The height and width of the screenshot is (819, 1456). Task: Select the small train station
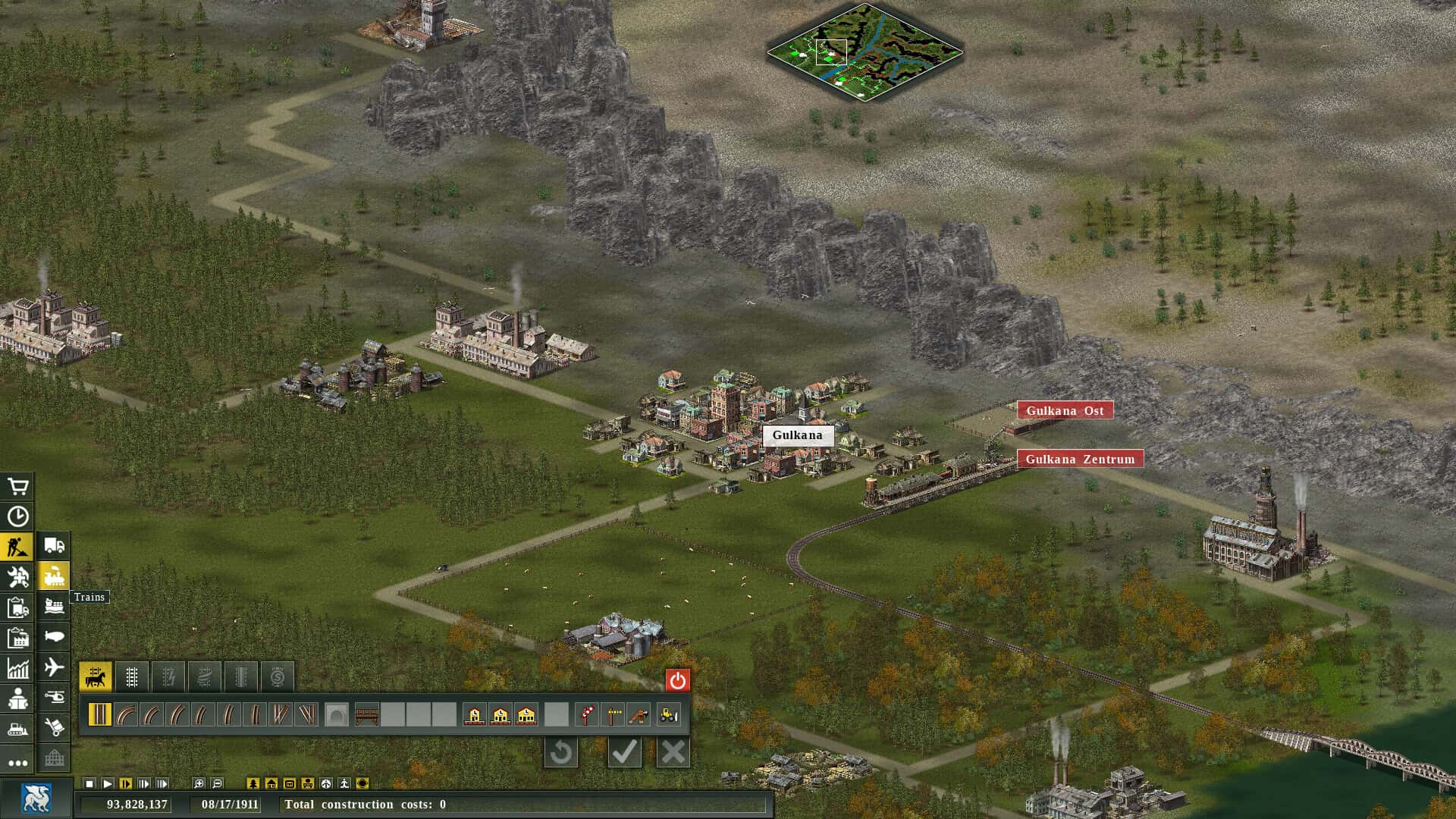[473, 715]
